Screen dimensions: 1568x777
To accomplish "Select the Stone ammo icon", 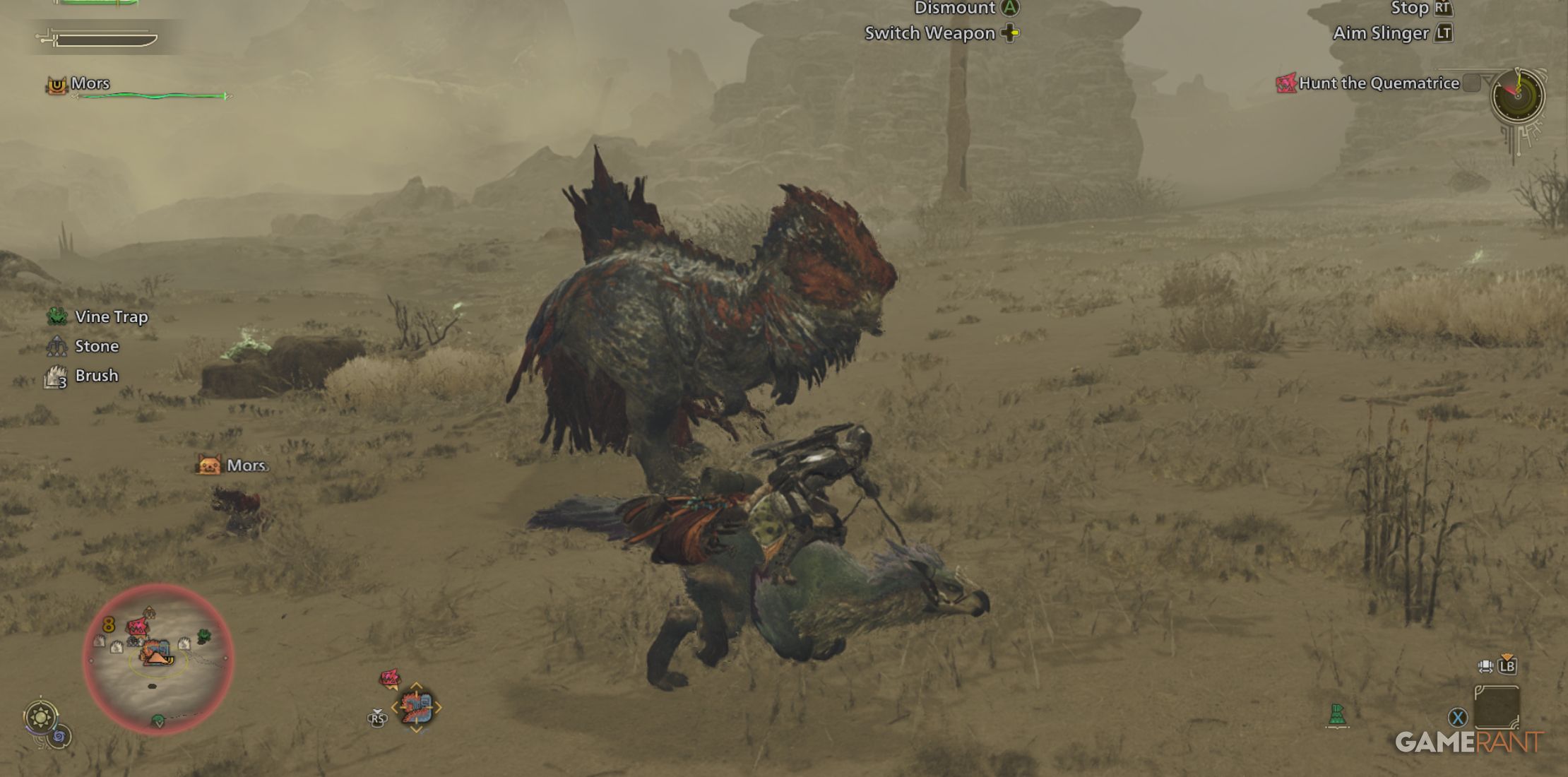I will point(57,346).
